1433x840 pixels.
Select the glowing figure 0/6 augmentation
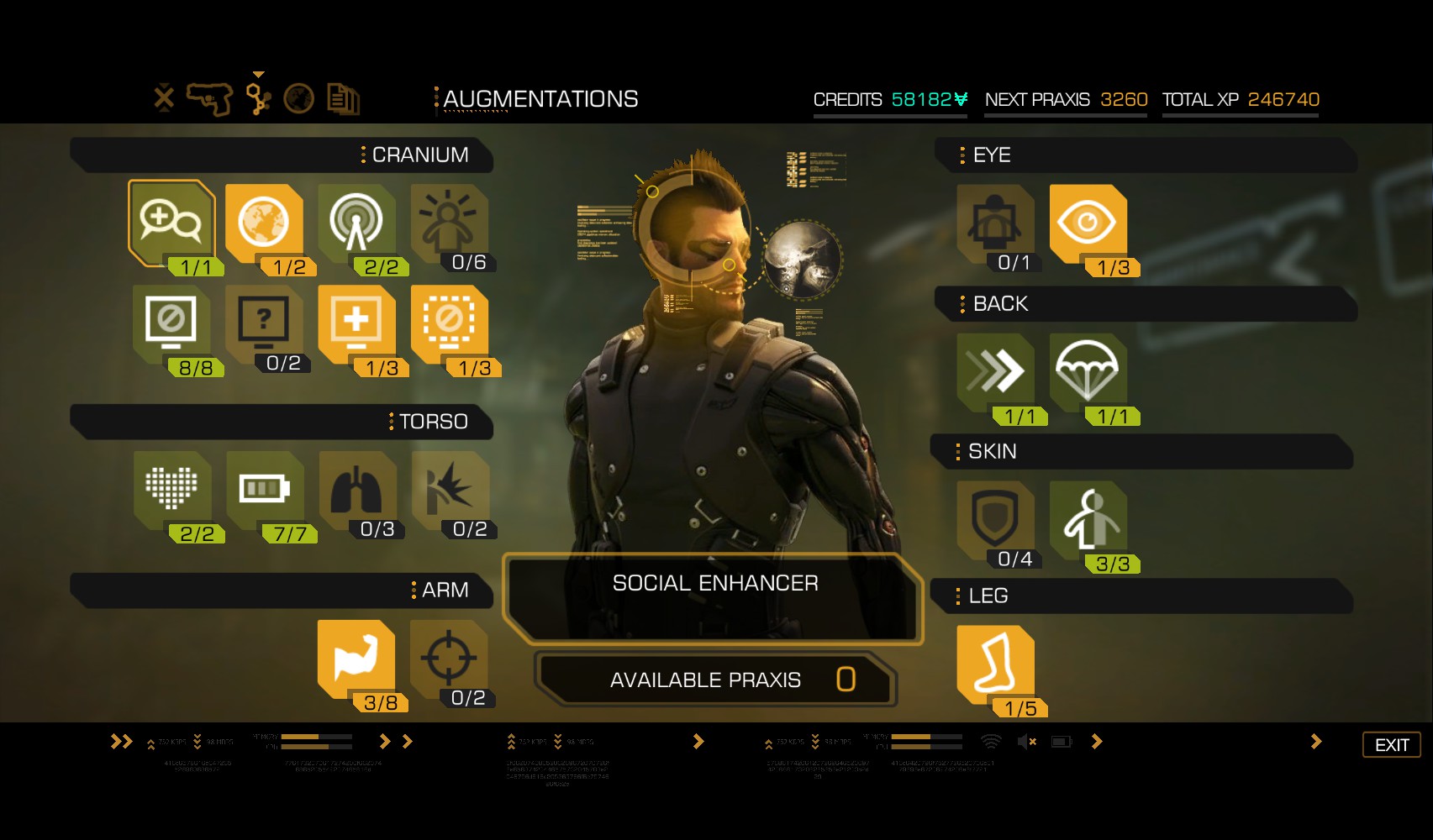click(449, 222)
